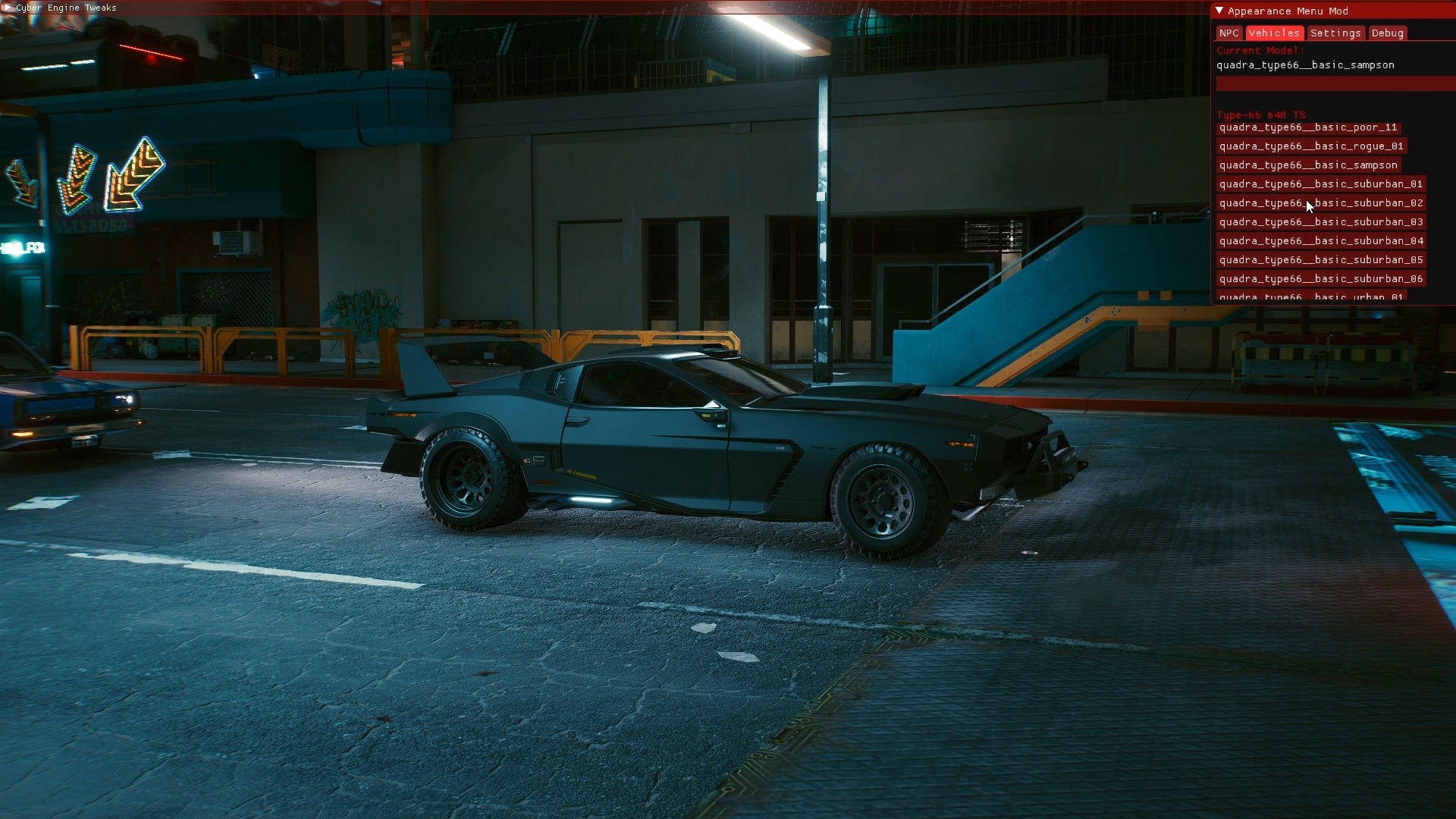Choose the basic_suburban_03 appearance
1456x819 pixels.
pos(1321,222)
